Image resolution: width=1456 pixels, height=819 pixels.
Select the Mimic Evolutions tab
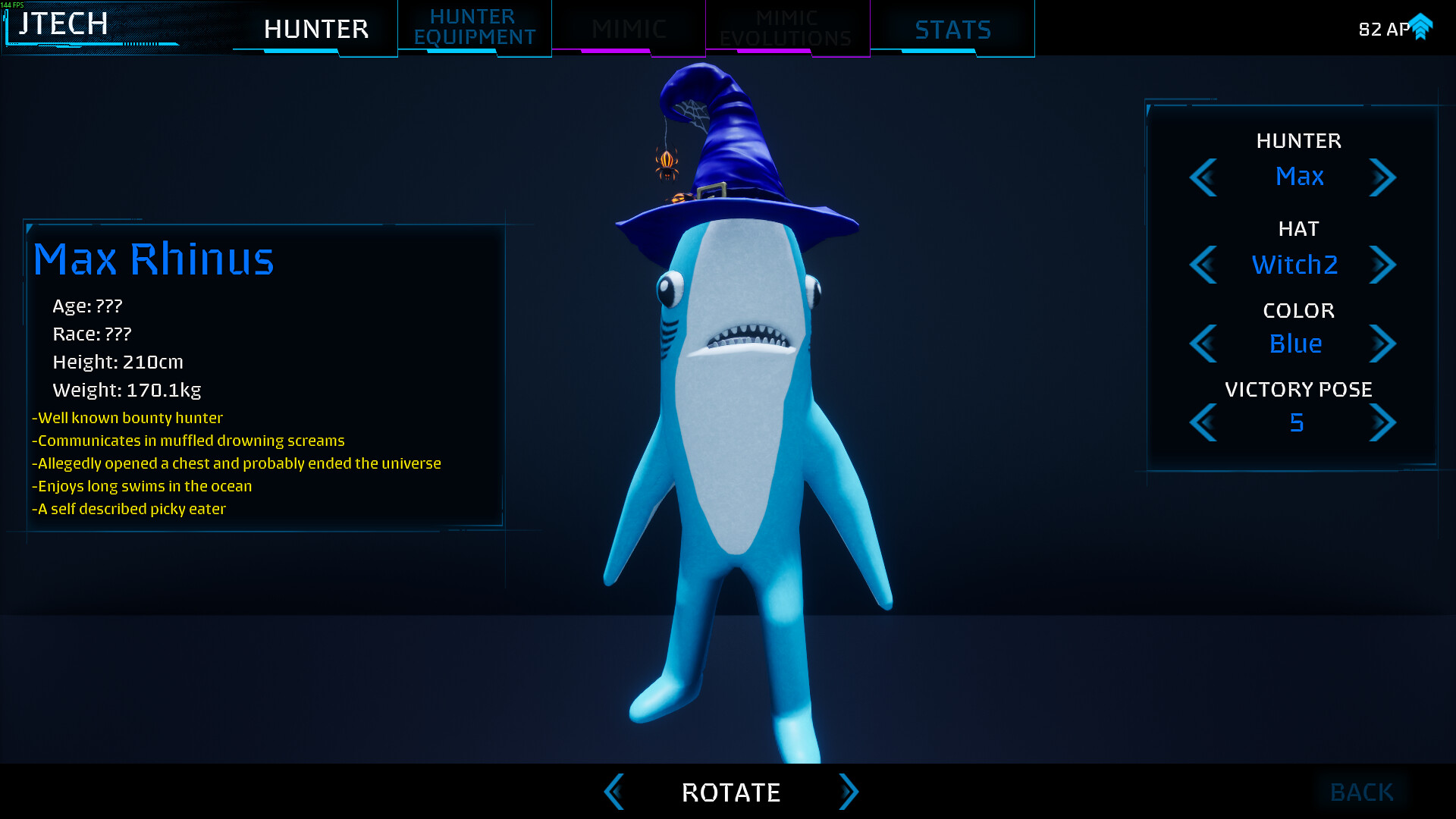pyautogui.click(x=786, y=29)
